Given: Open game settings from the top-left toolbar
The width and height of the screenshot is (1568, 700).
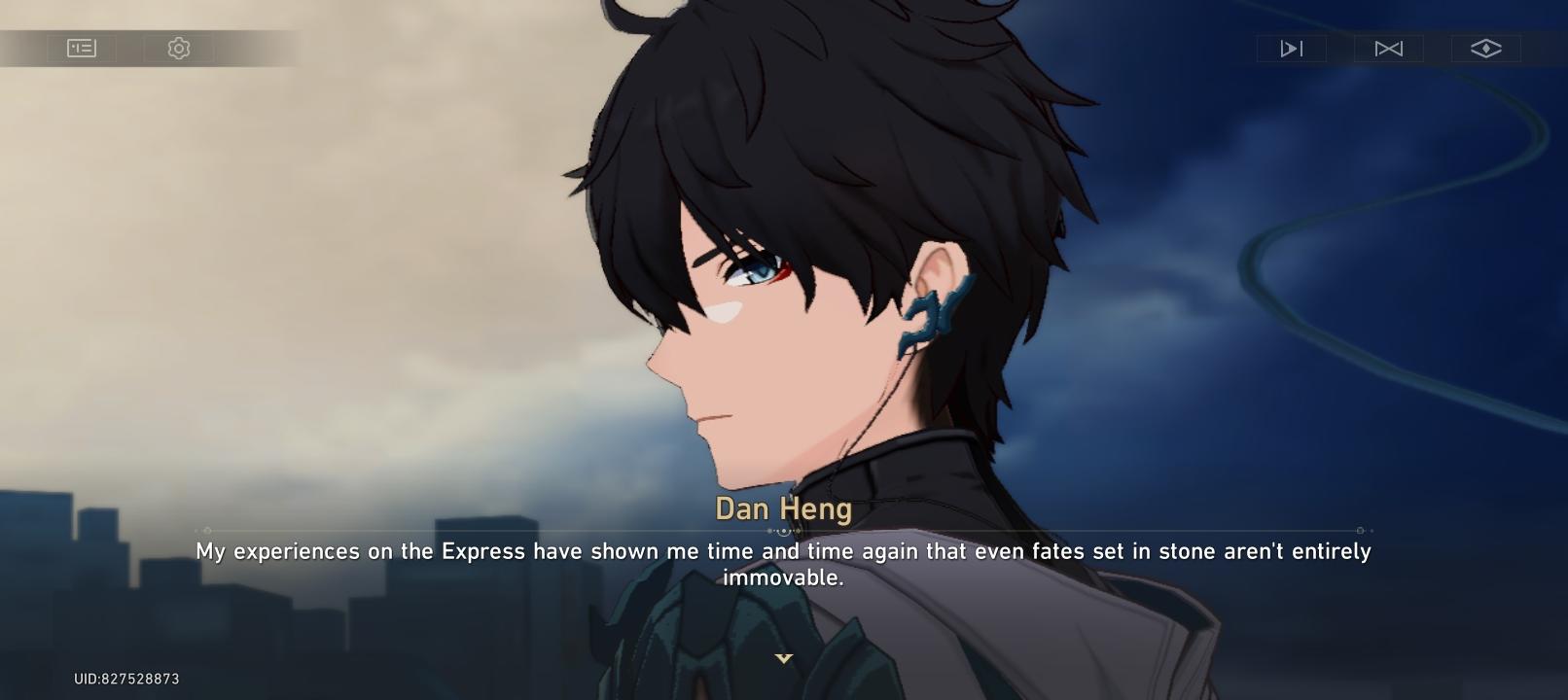Looking at the screenshot, I should 178,48.
